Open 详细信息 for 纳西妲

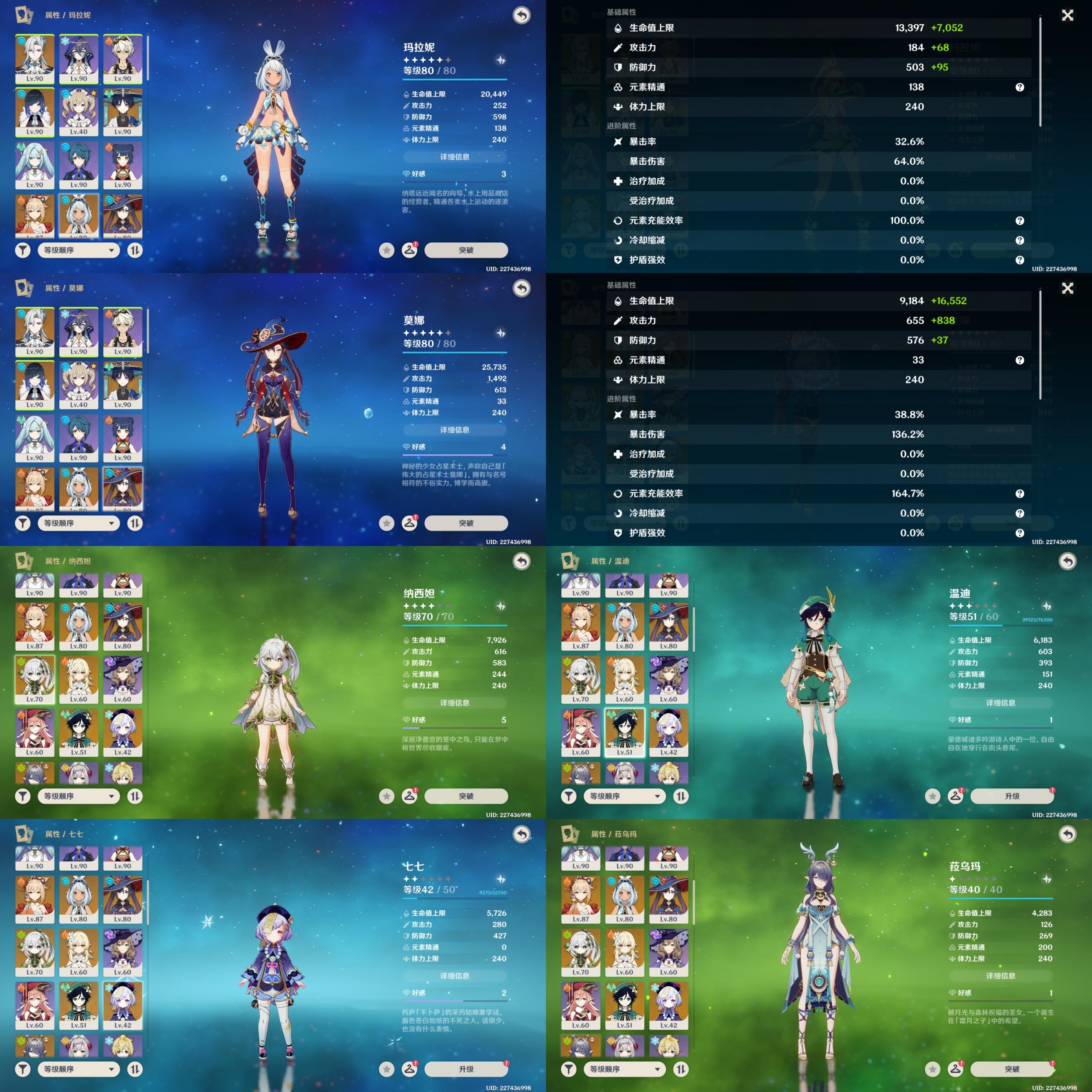(454, 703)
